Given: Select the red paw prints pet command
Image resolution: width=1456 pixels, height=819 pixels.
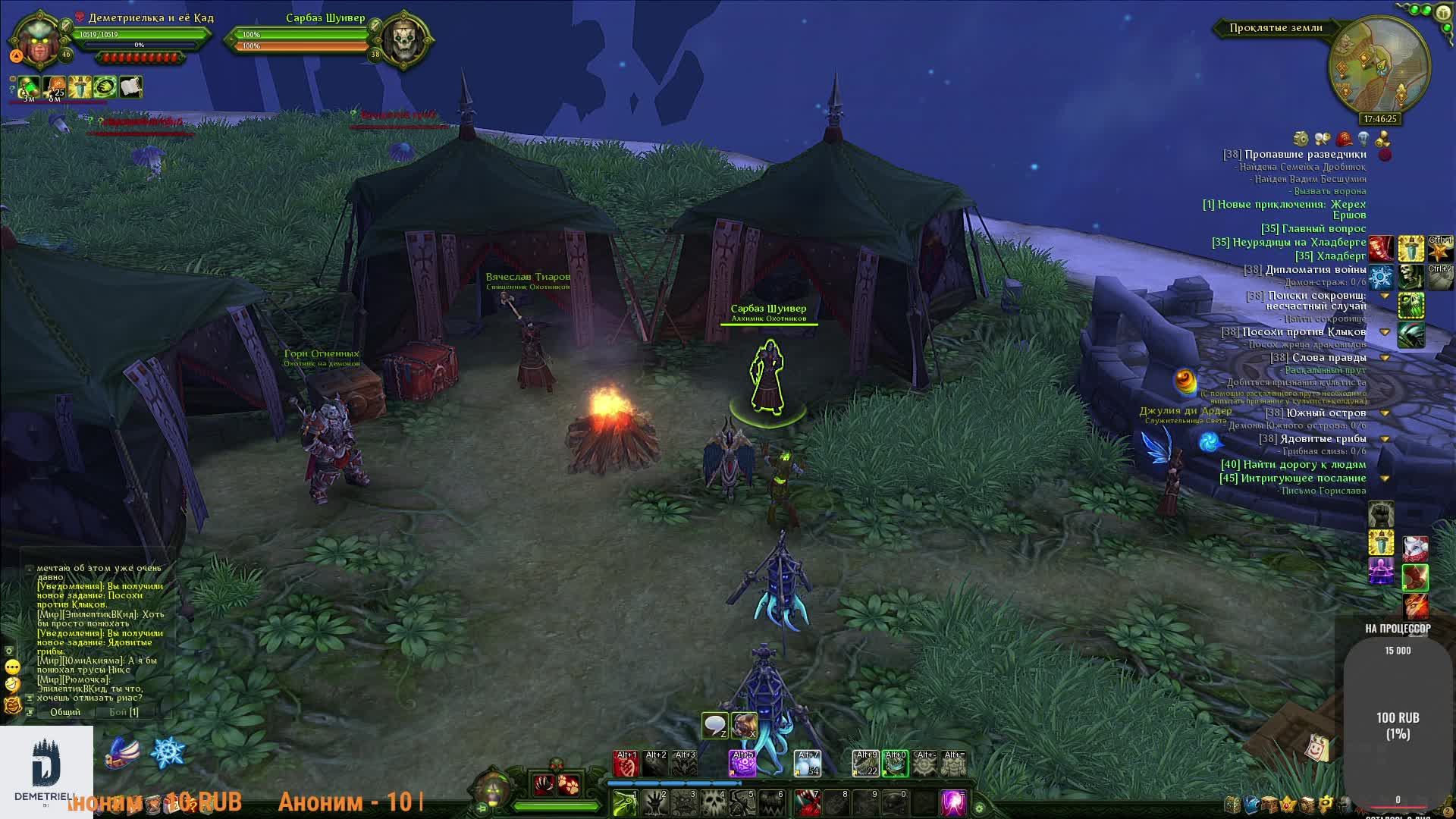Looking at the screenshot, I should tap(570, 784).
